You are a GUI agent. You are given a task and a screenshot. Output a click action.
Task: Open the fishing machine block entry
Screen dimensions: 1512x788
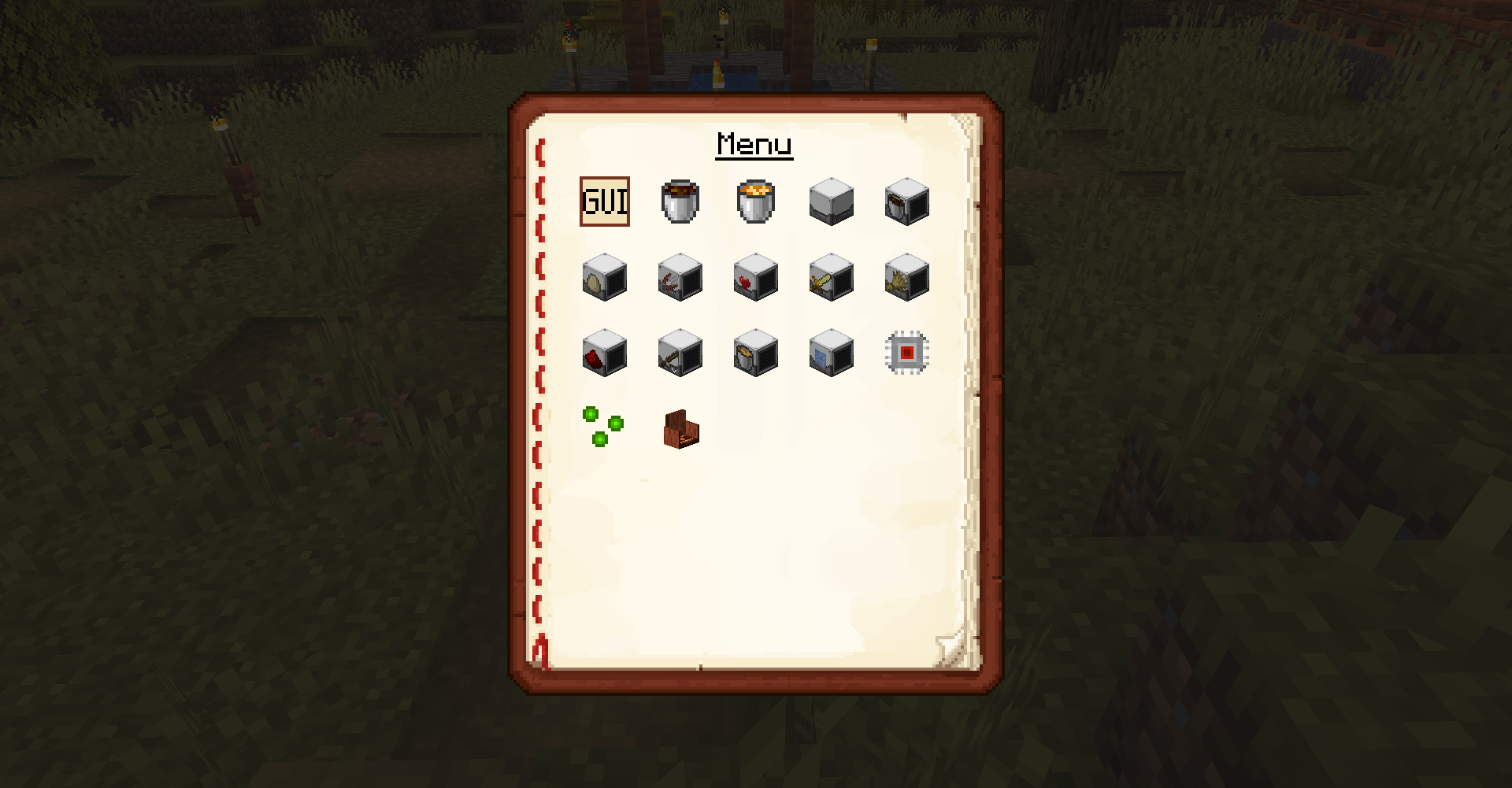coord(679,277)
